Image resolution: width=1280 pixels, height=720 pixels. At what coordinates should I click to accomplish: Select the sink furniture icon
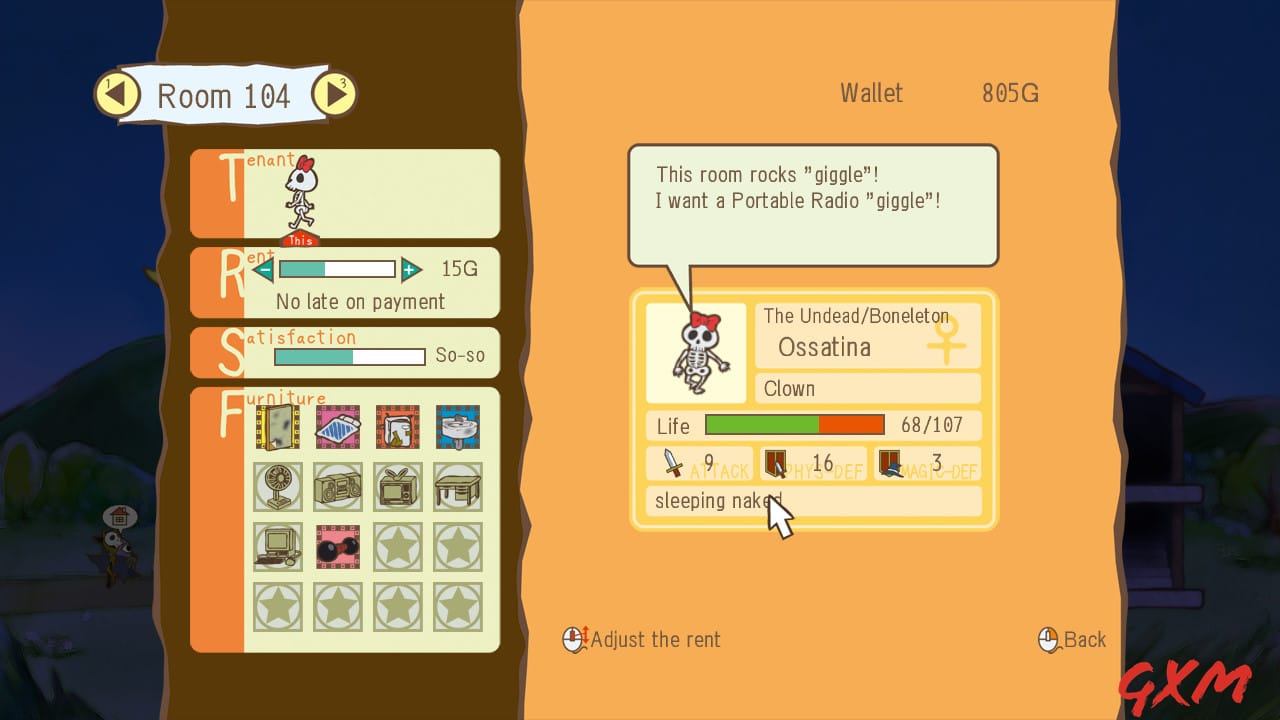457,427
